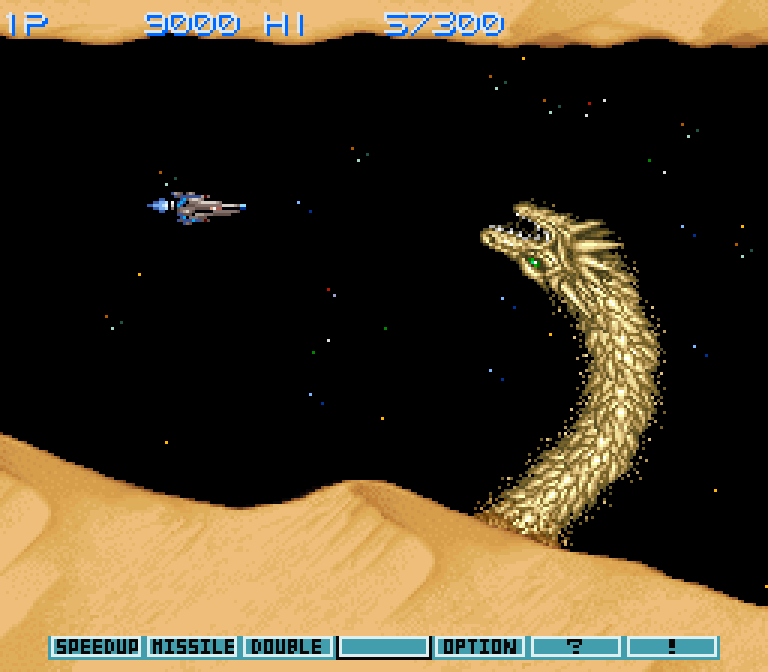Activate the DOUBLE weapon slot

(288, 647)
